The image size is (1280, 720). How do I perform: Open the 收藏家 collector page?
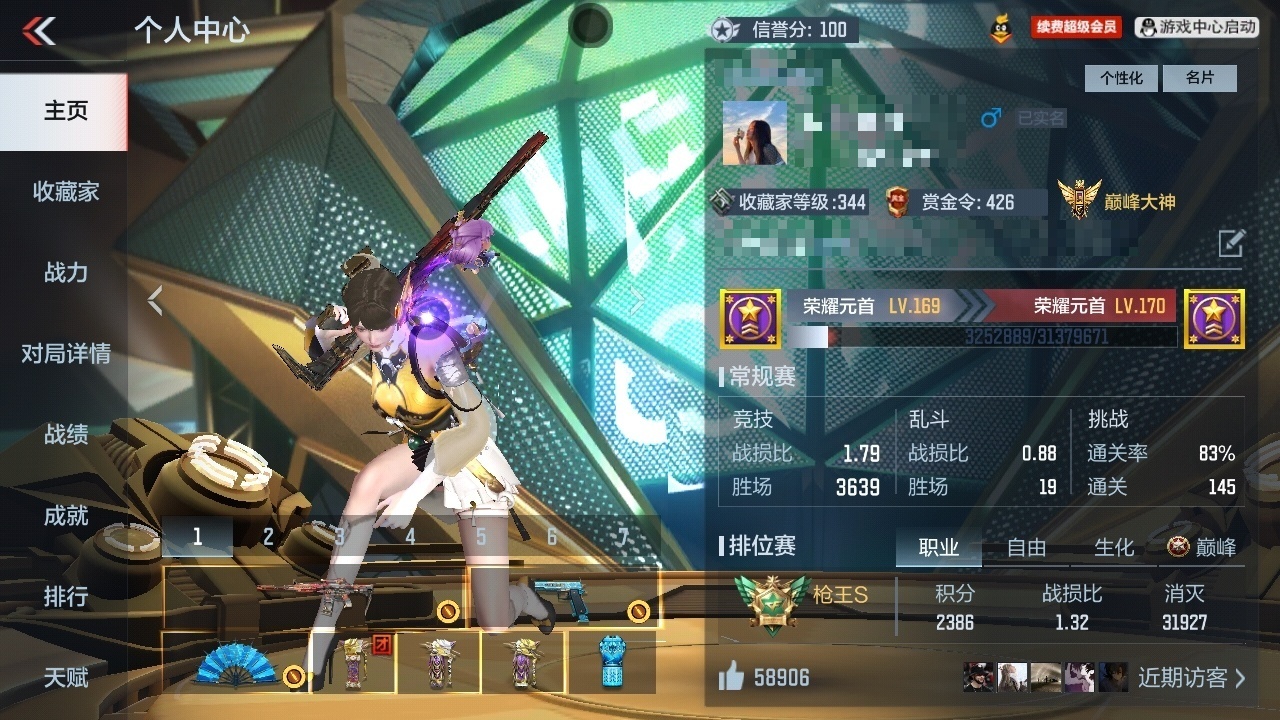(x=65, y=191)
